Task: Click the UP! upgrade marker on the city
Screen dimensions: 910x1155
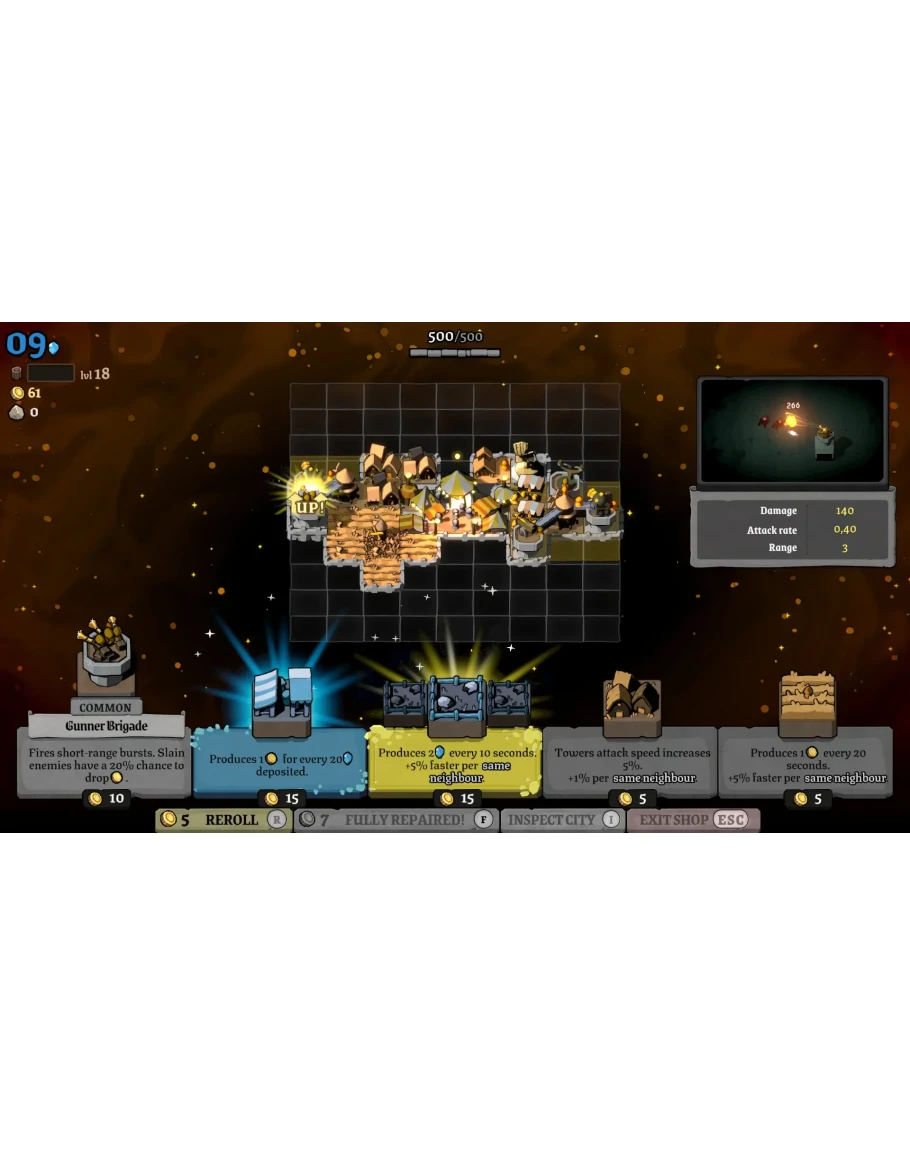Action: 308,506
